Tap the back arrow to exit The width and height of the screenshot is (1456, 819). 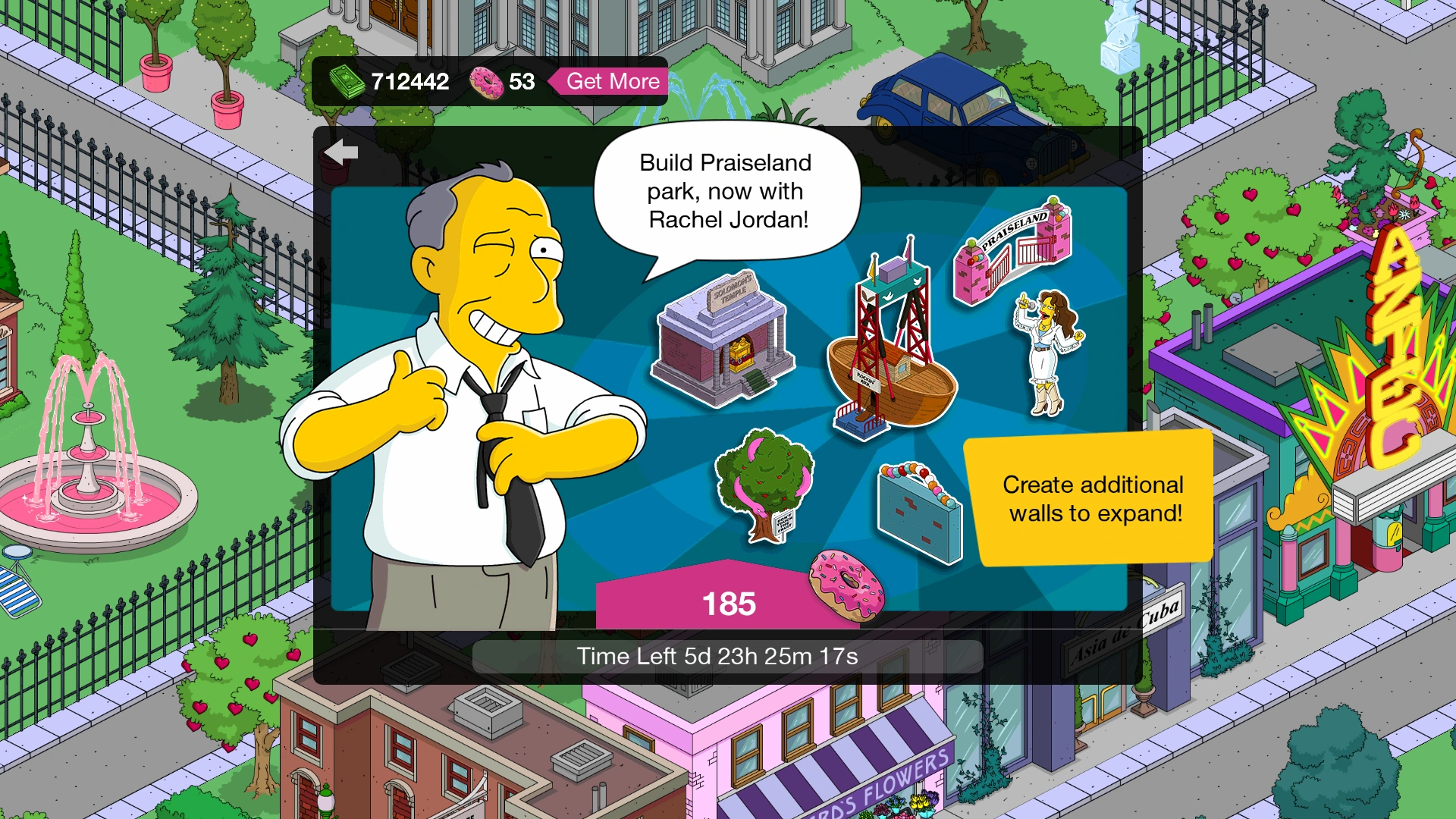pos(343,151)
